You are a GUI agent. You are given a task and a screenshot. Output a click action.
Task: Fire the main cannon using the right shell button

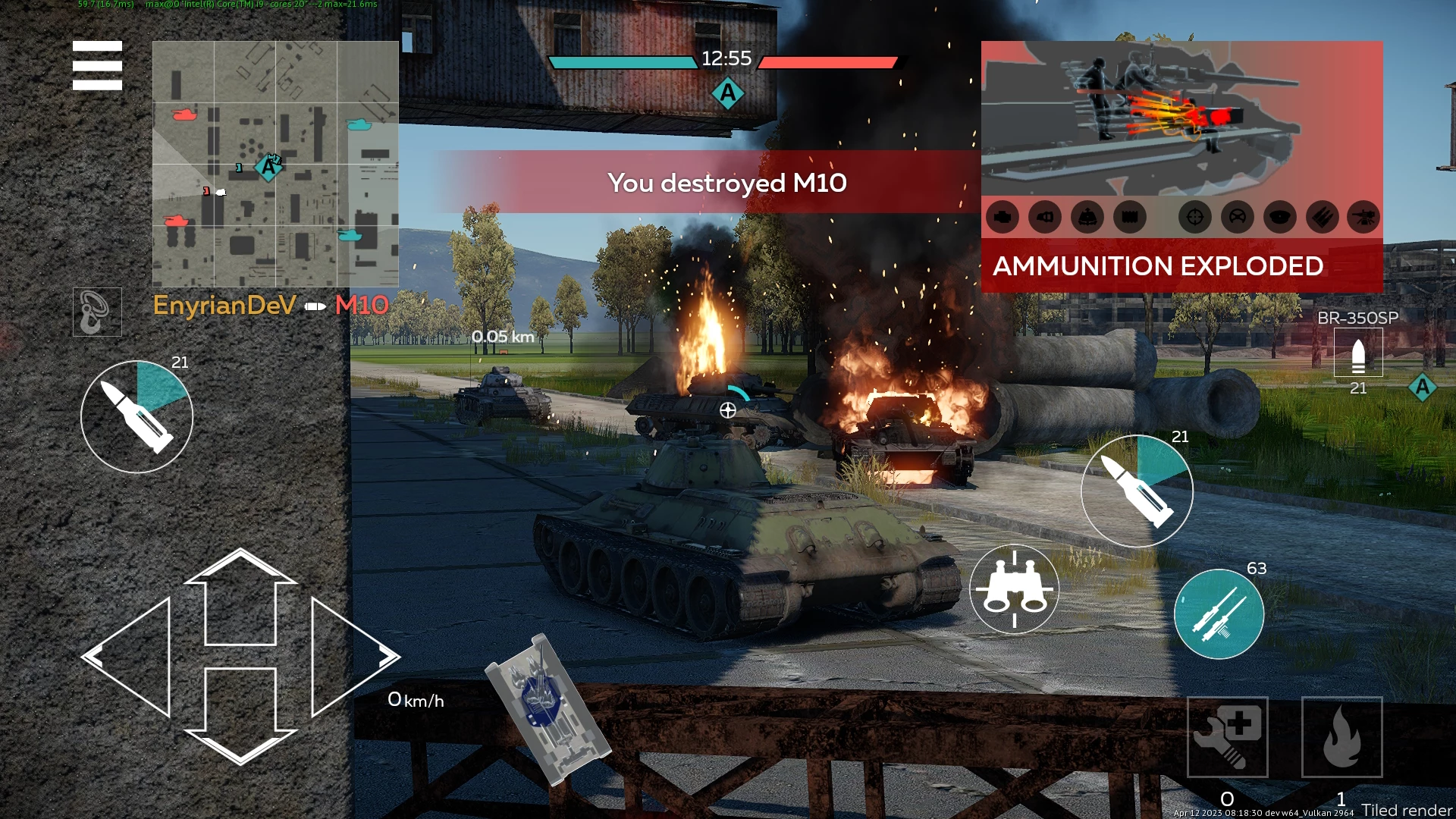point(1137,491)
